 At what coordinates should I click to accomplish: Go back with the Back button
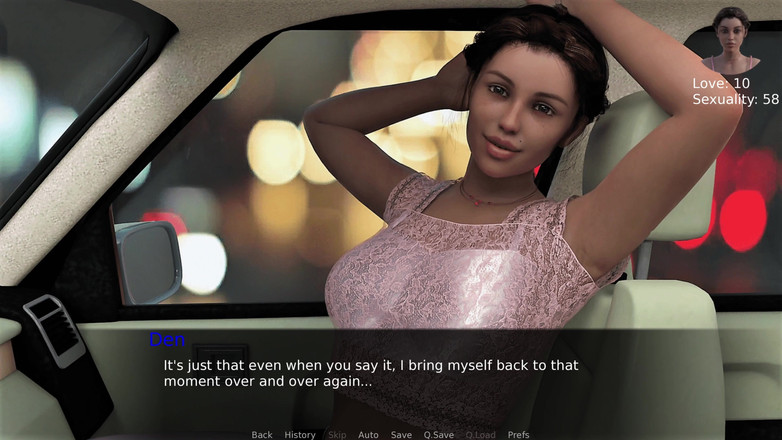click(x=262, y=435)
